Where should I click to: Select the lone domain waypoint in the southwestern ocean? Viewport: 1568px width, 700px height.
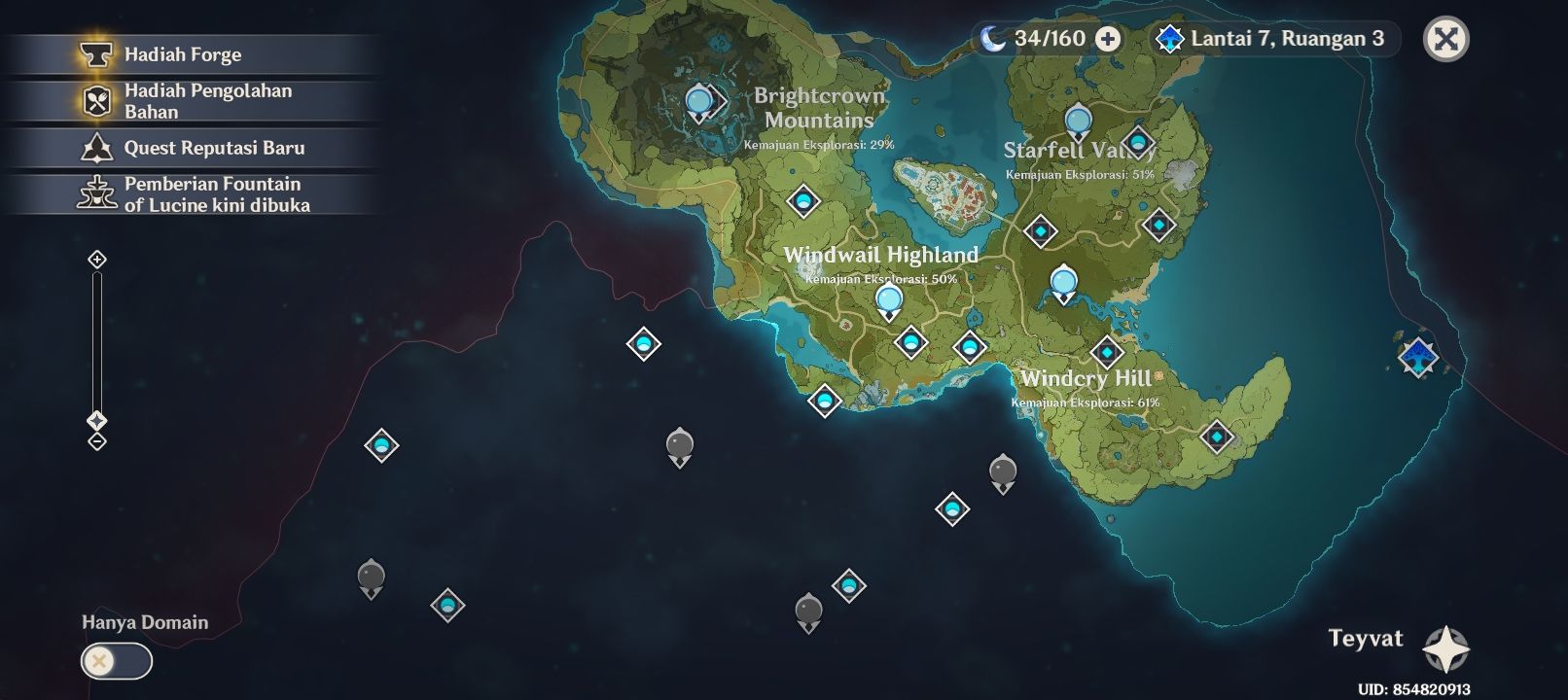click(x=379, y=446)
